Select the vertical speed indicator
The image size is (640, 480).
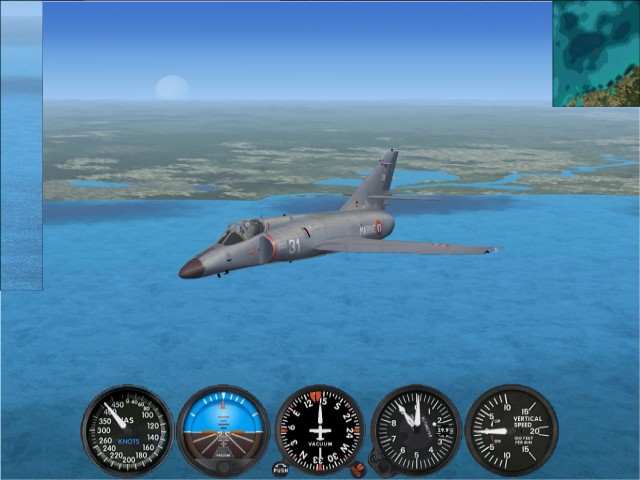[511, 430]
